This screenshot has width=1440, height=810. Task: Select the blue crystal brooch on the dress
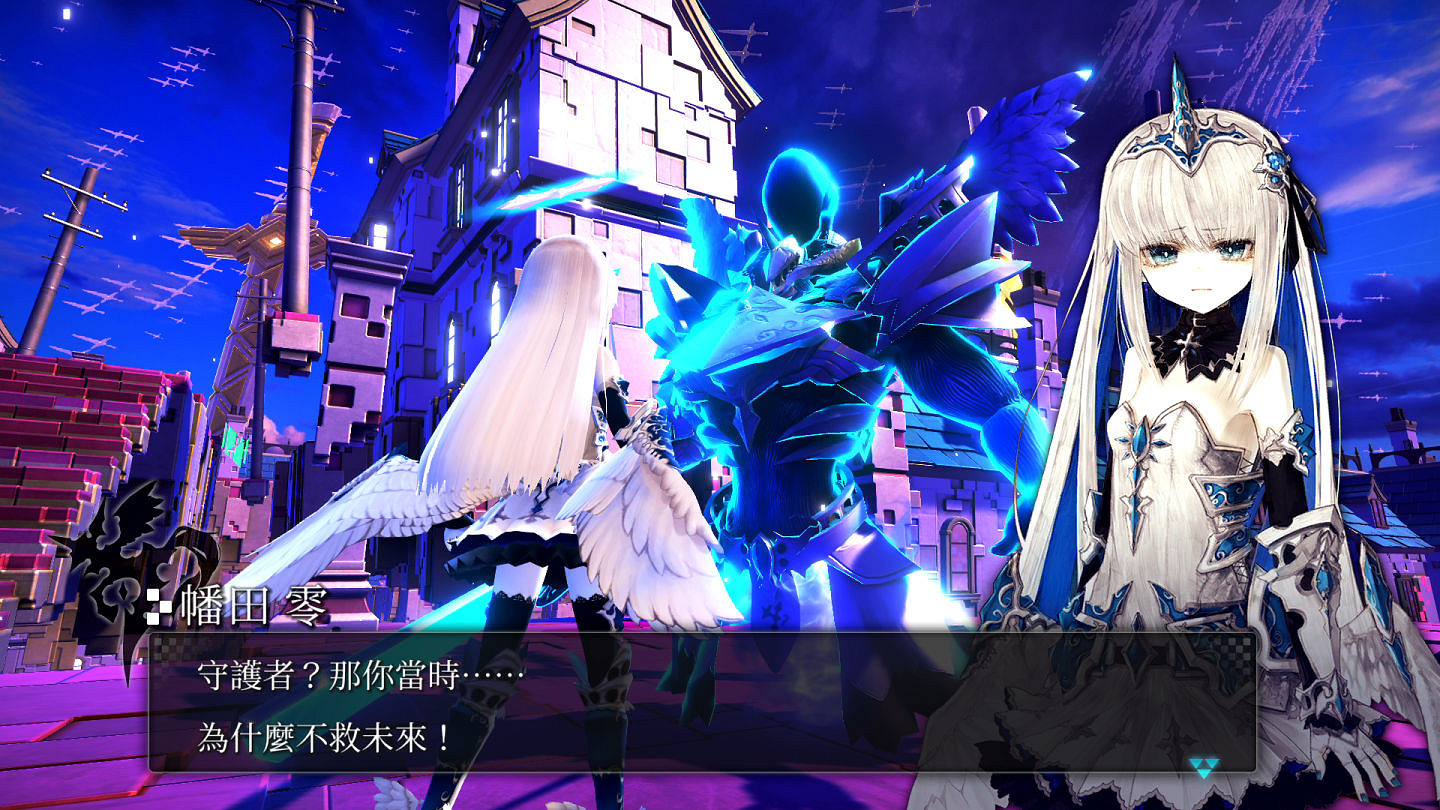click(x=1140, y=440)
